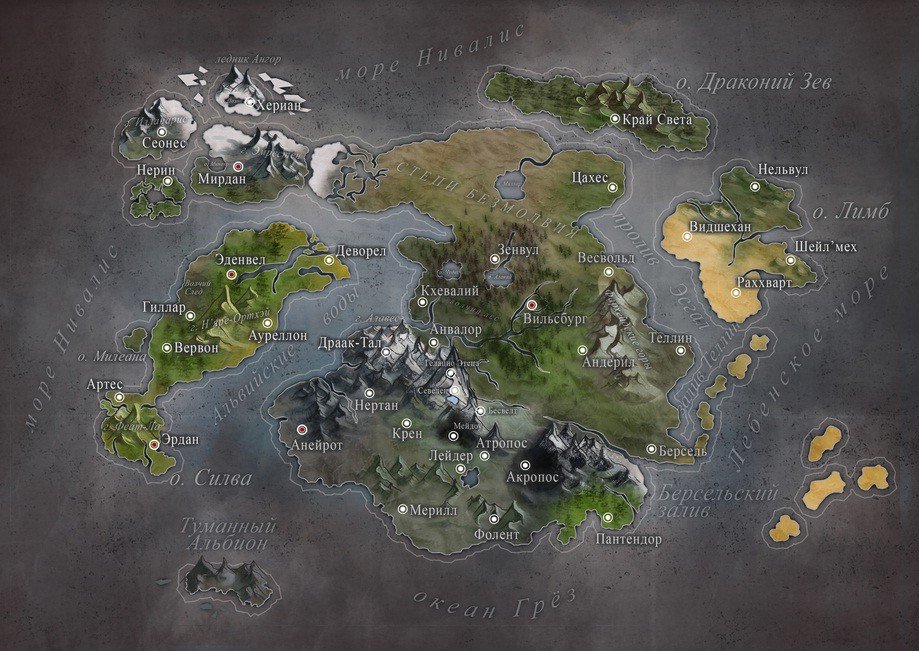
Task: Select the Мерилл city marker
Action: (x=402, y=509)
